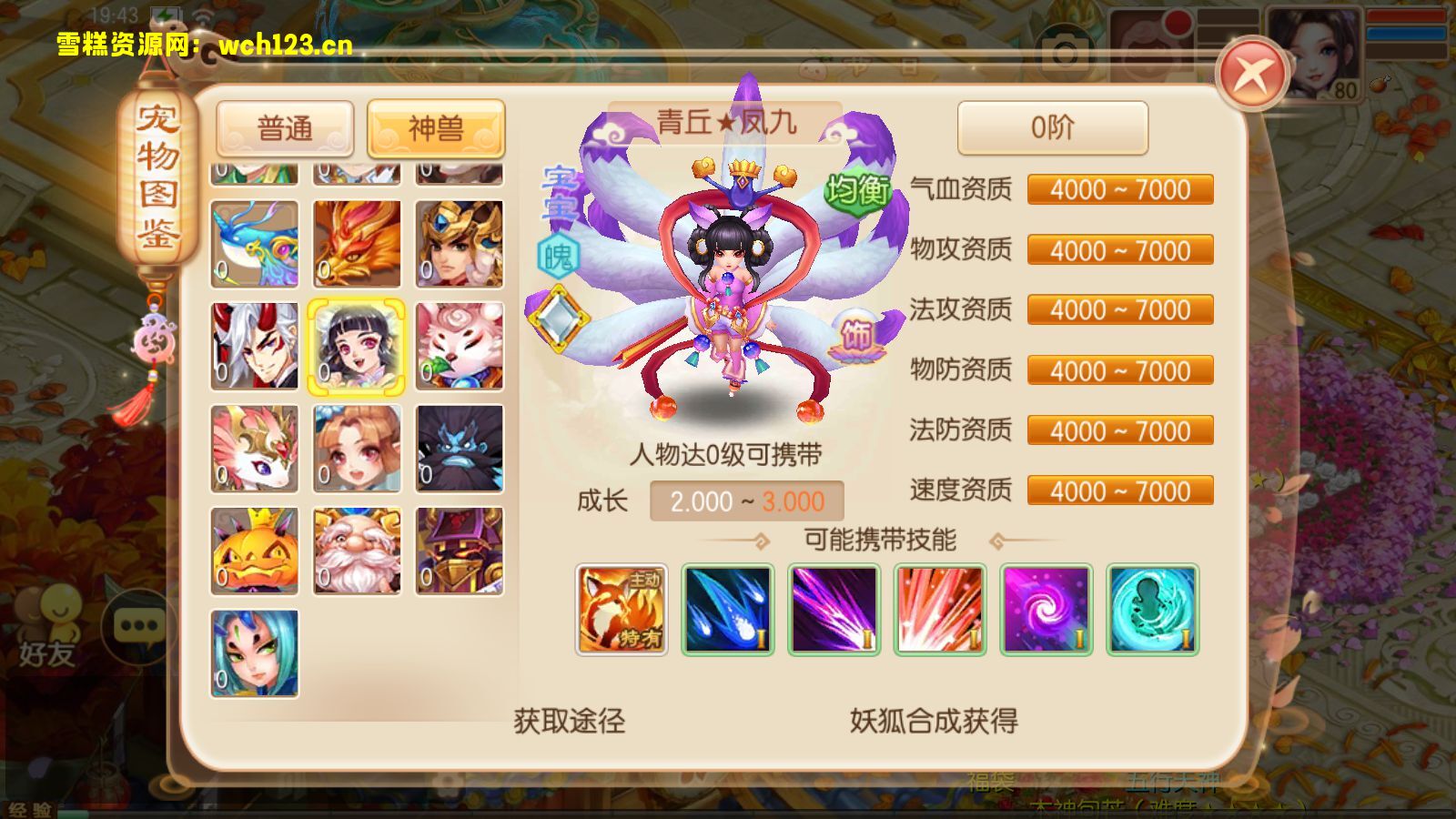Click the chat message bubble icon
This screenshot has height=819, width=1456.
136,626
